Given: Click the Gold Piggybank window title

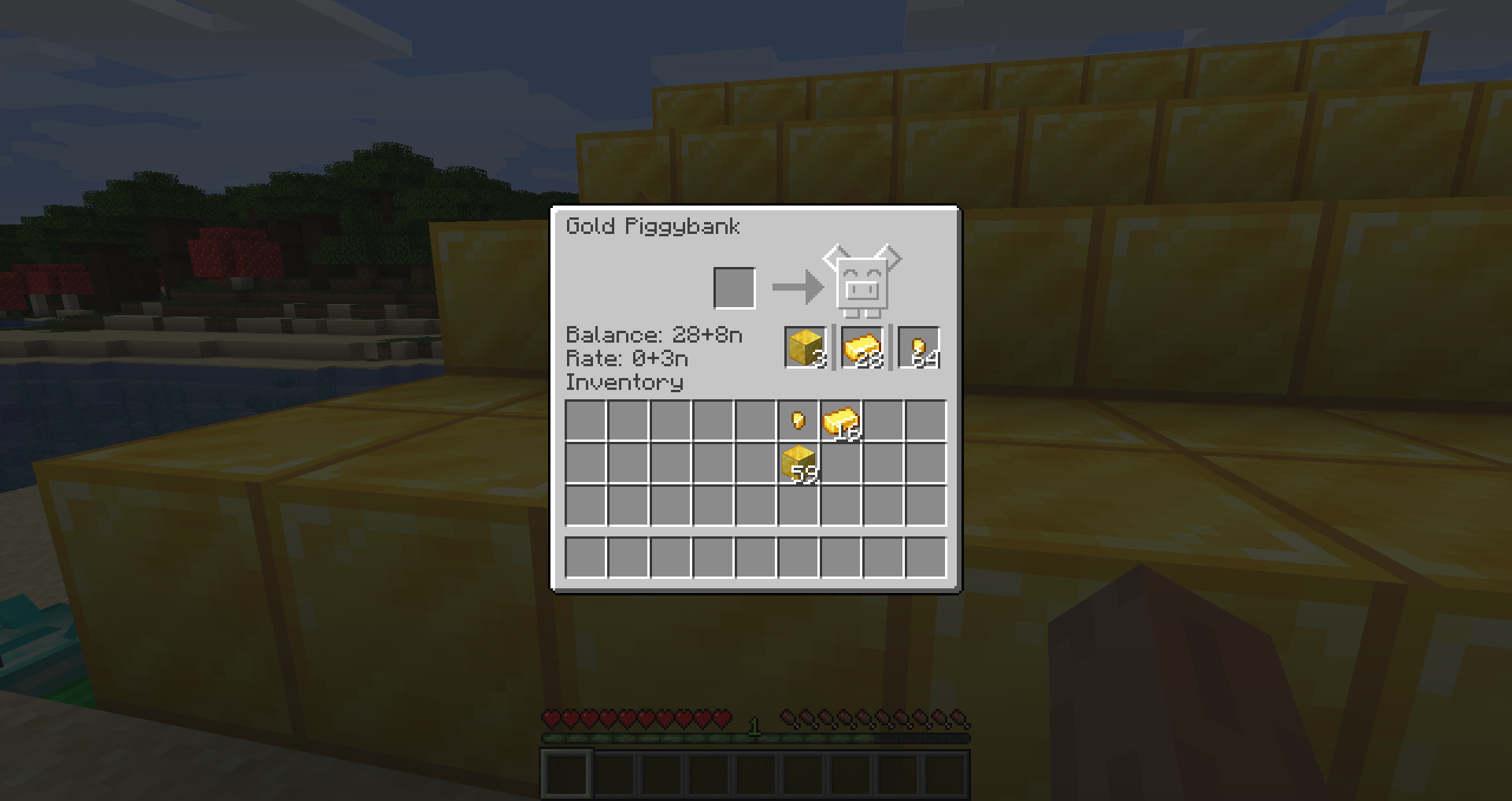Looking at the screenshot, I should point(654,226).
